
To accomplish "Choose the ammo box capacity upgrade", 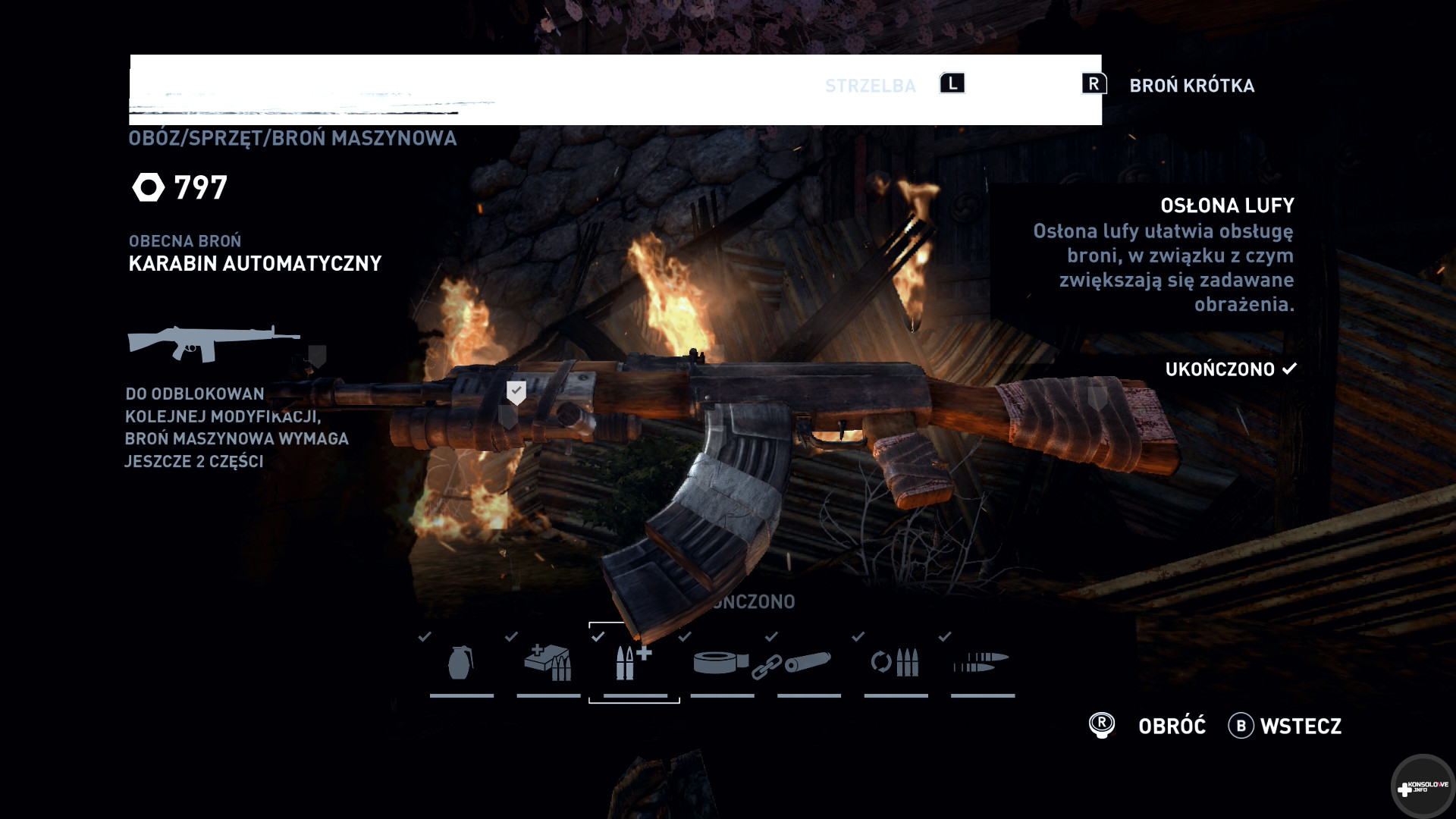I will click(x=548, y=663).
